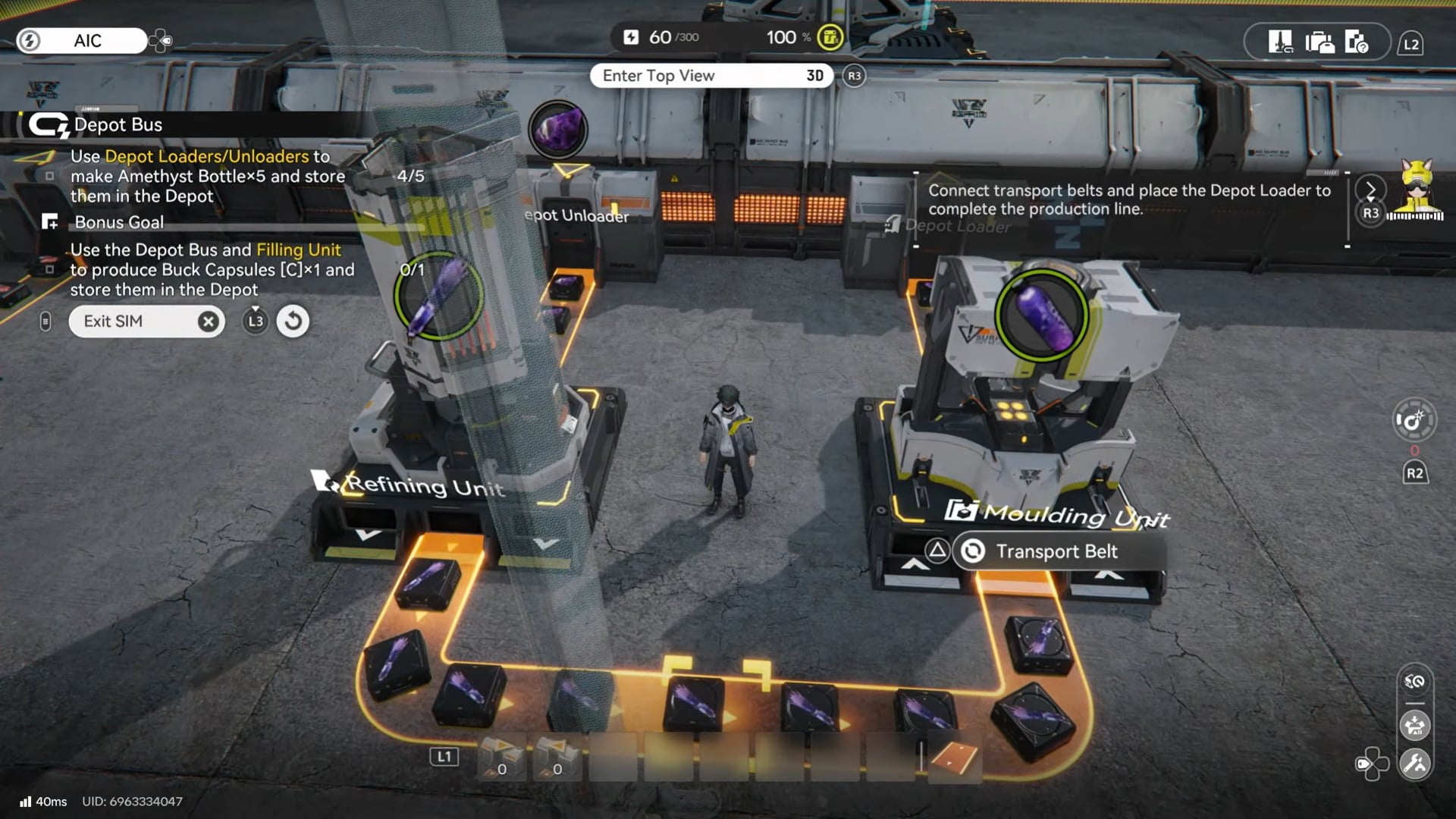The height and width of the screenshot is (819, 1456).
Task: Exit the simulation with Exit SIM
Action: pos(144,322)
